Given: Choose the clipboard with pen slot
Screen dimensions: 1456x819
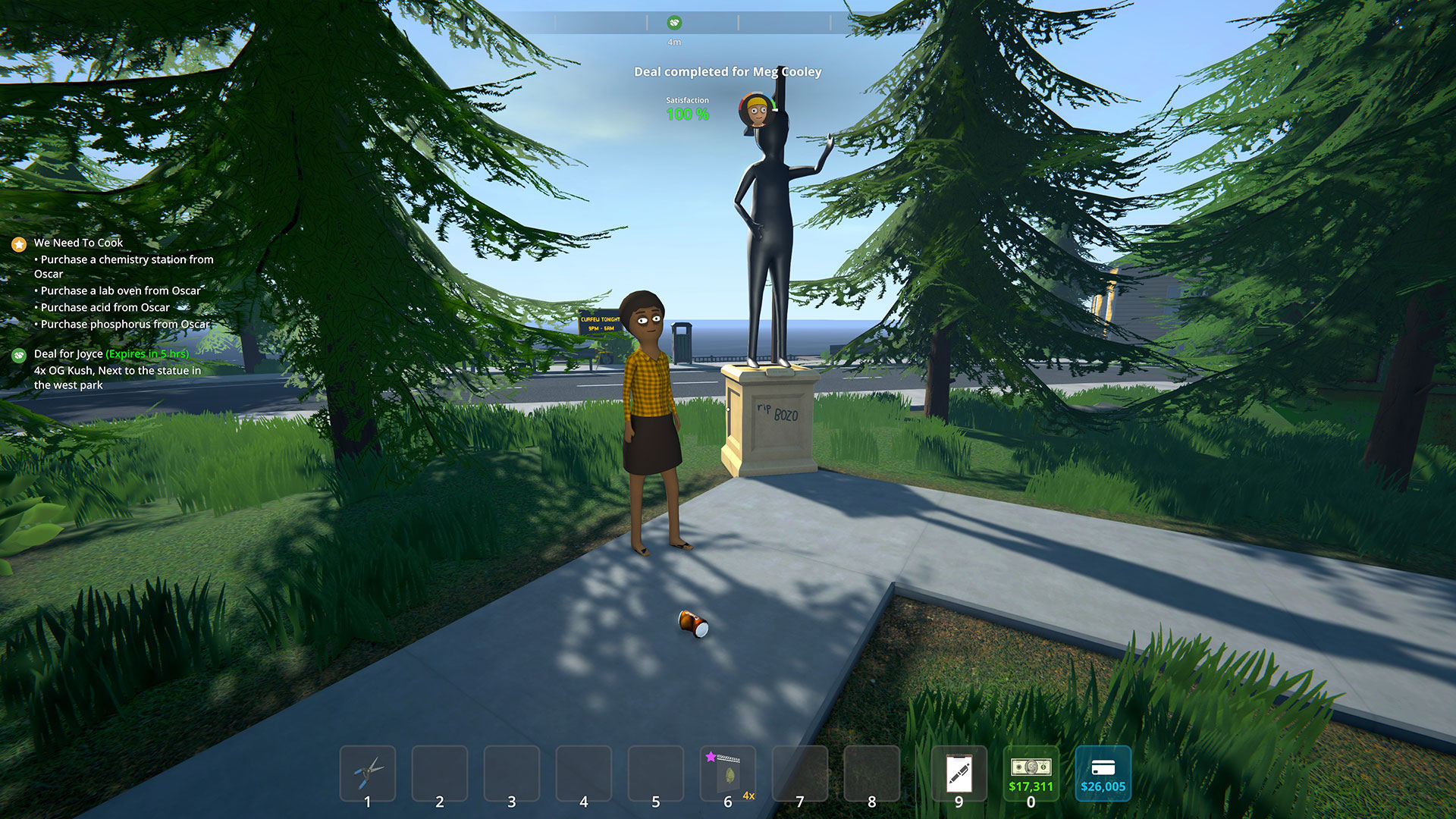Looking at the screenshot, I should pyautogui.click(x=959, y=773).
